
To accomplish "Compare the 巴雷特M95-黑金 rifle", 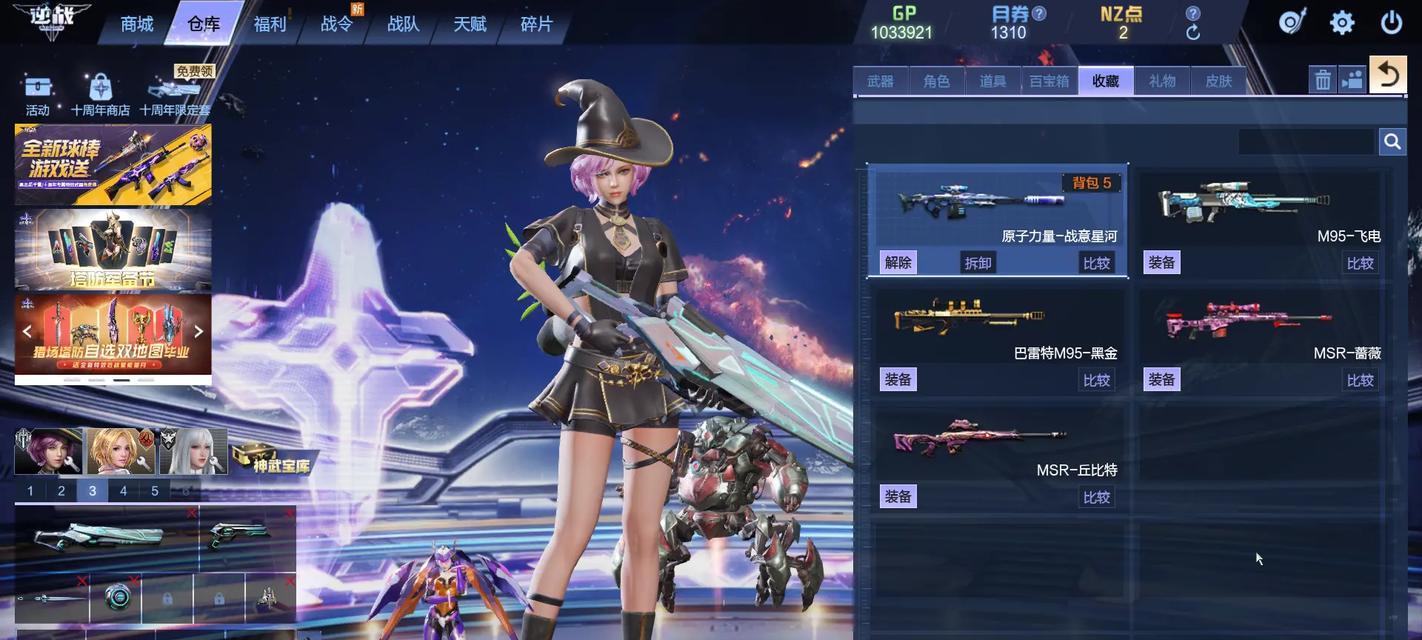I will pos(1097,380).
